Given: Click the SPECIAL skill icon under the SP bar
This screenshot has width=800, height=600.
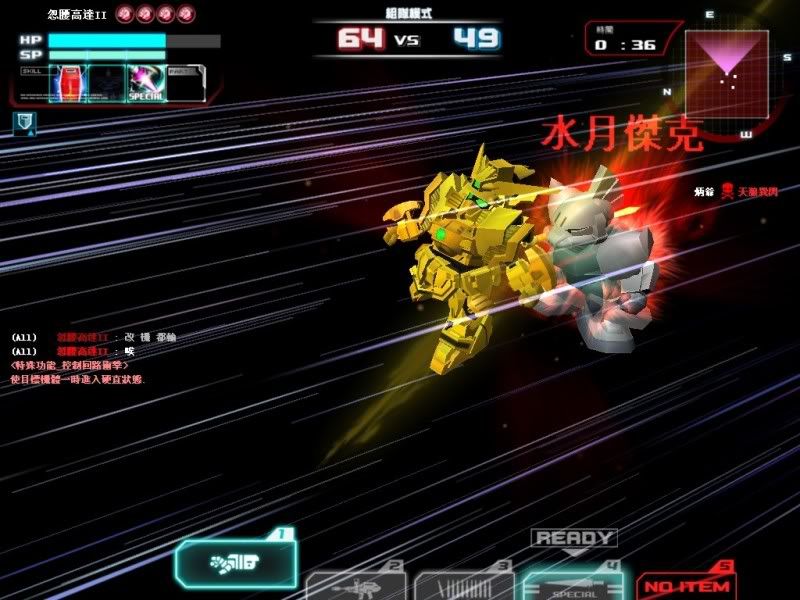Looking at the screenshot, I should point(145,82).
